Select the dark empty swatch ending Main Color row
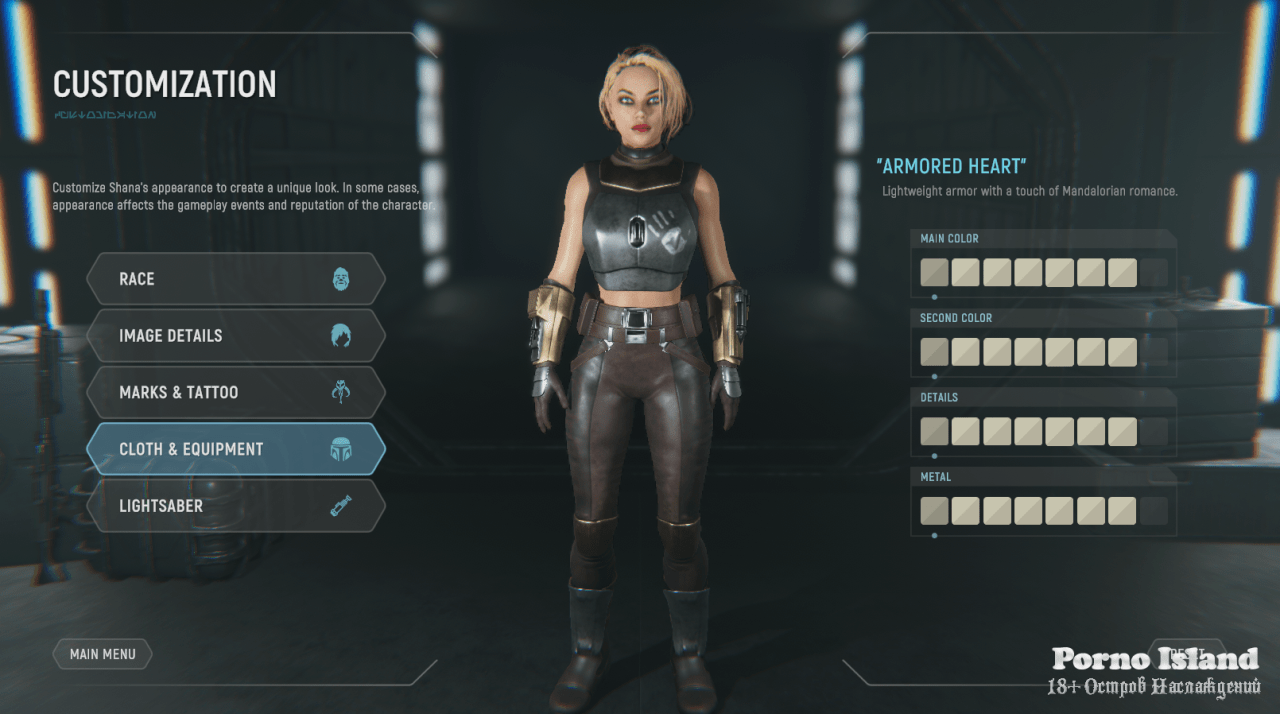This screenshot has width=1280, height=714. click(x=1154, y=273)
